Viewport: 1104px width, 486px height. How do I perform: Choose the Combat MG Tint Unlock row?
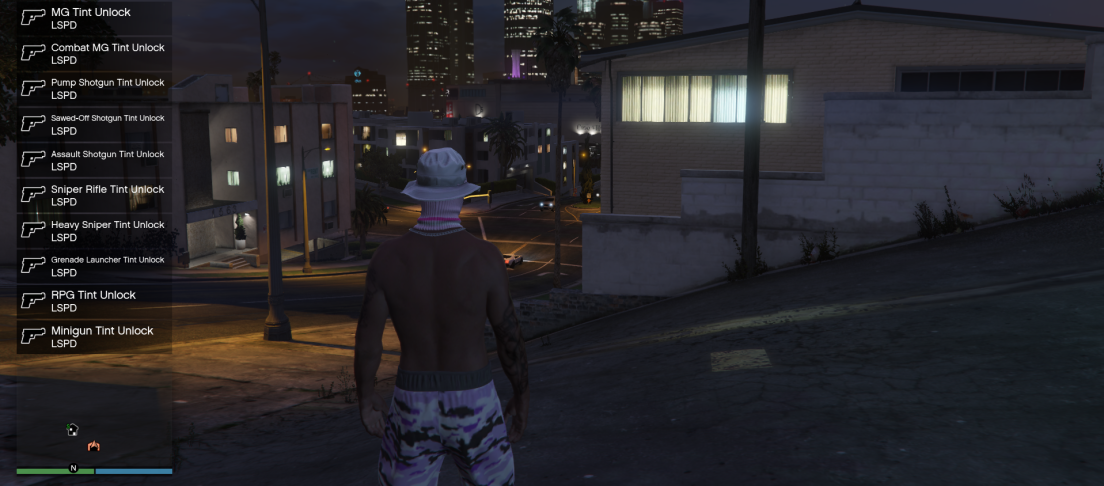click(x=94, y=53)
